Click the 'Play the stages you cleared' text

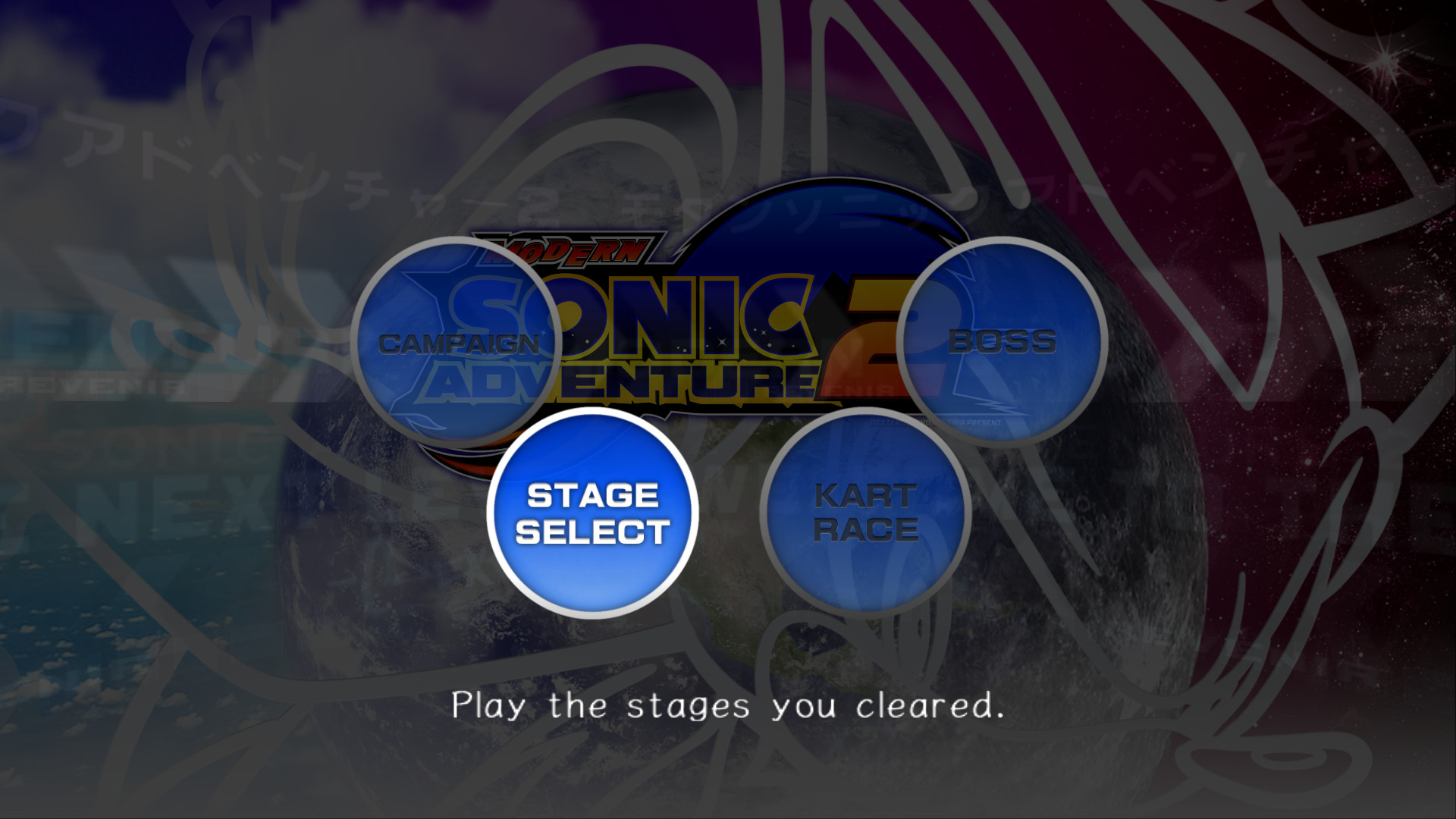click(x=728, y=707)
